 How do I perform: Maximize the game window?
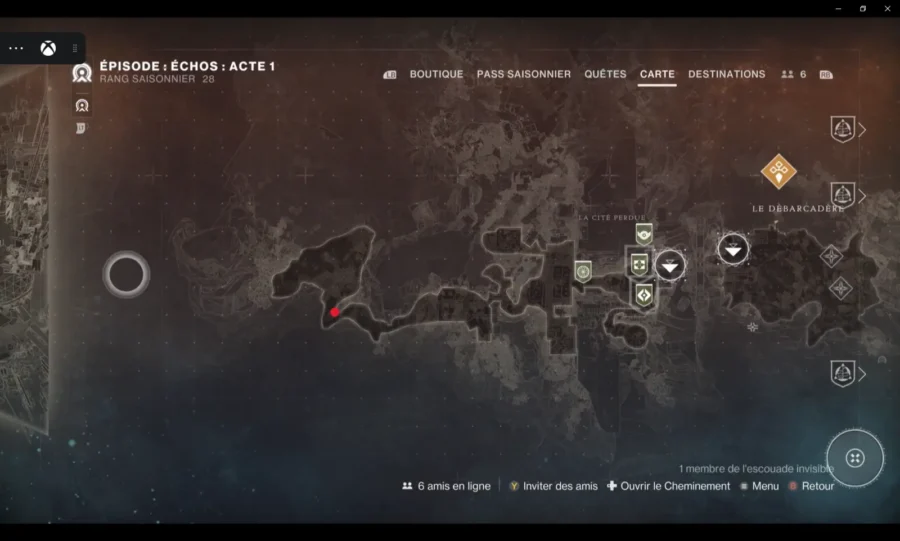click(x=862, y=8)
